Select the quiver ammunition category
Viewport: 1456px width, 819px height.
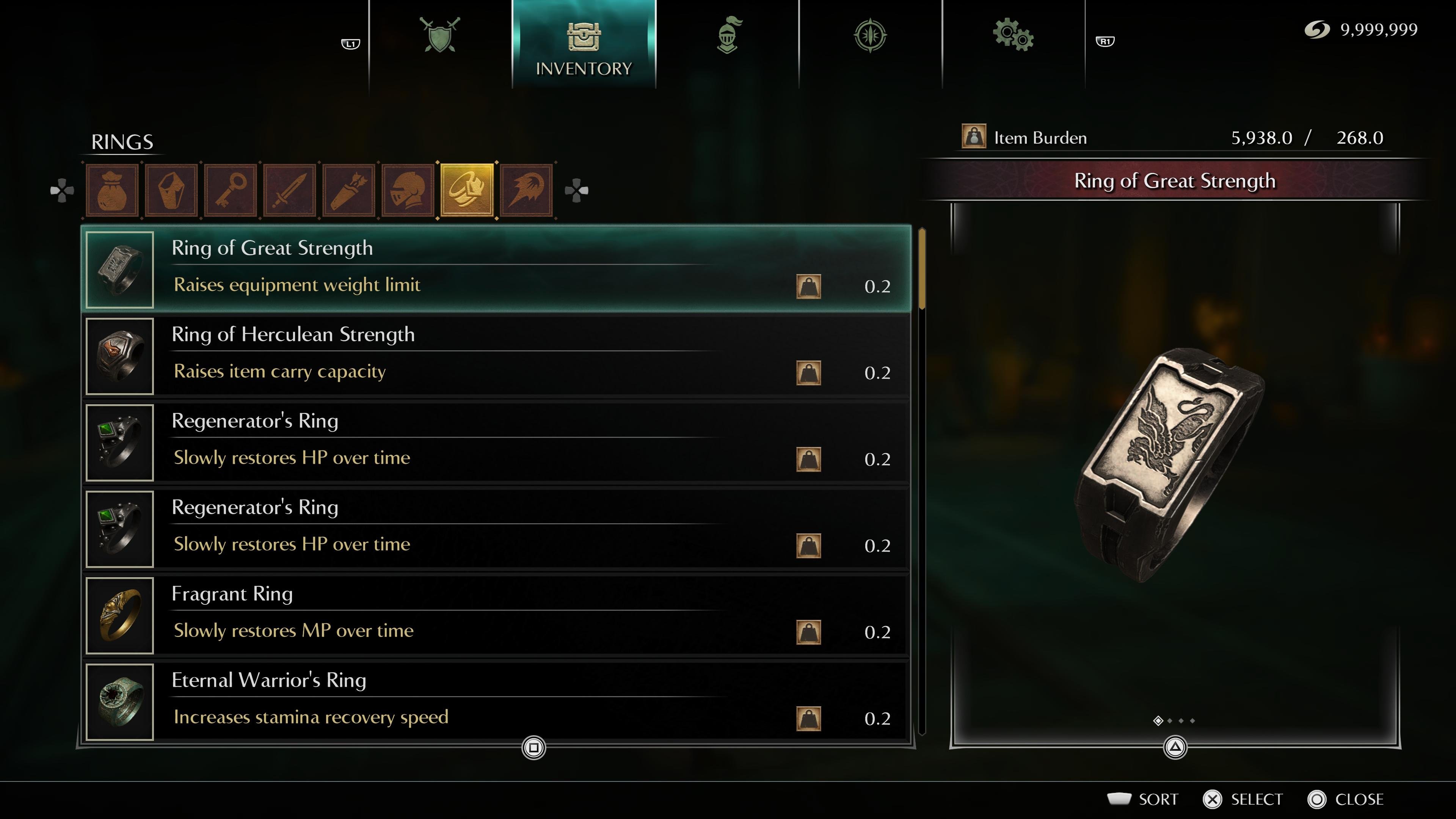pyautogui.click(x=349, y=190)
